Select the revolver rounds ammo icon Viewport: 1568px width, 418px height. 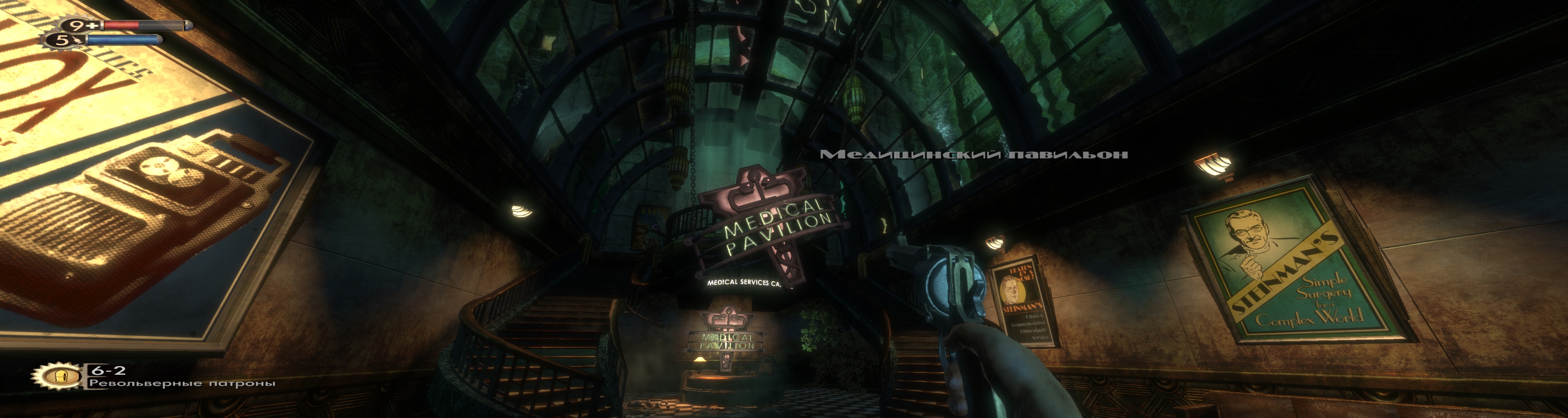59,377
